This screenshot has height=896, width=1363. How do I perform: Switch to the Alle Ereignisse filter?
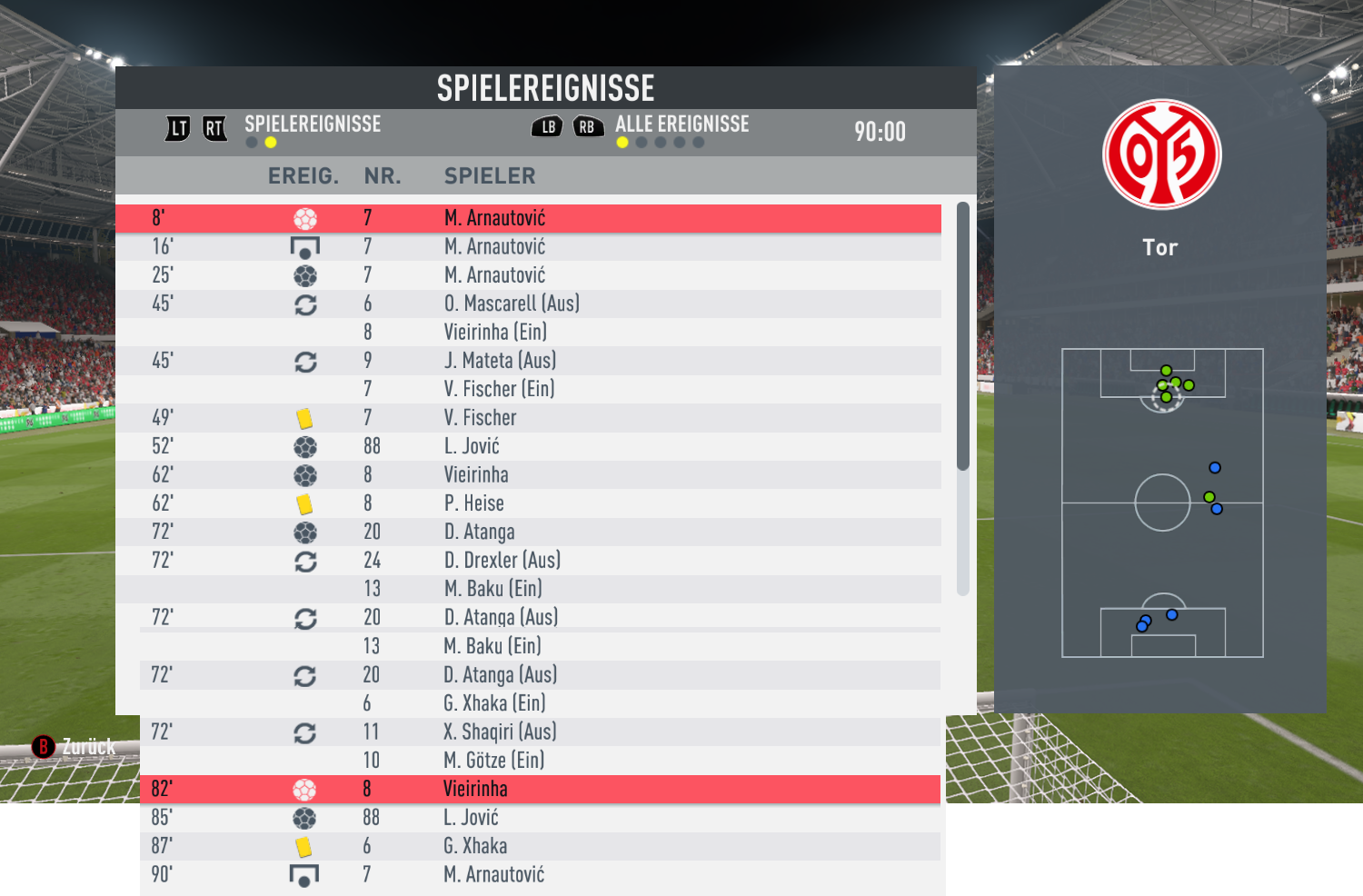[681, 124]
